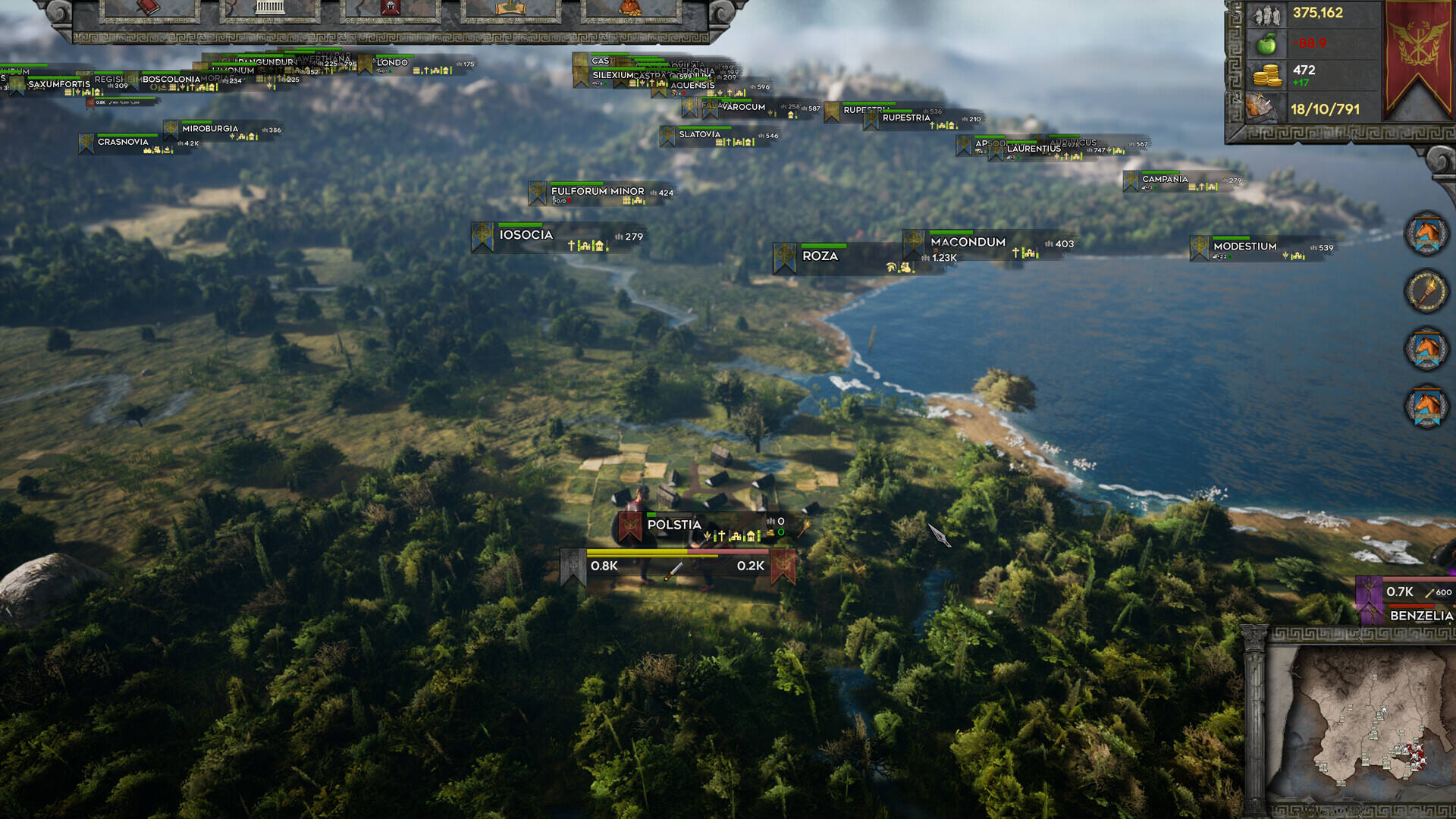Select the Benzelia army banner
Viewport: 1456px width, 819px height.
pos(1420,615)
